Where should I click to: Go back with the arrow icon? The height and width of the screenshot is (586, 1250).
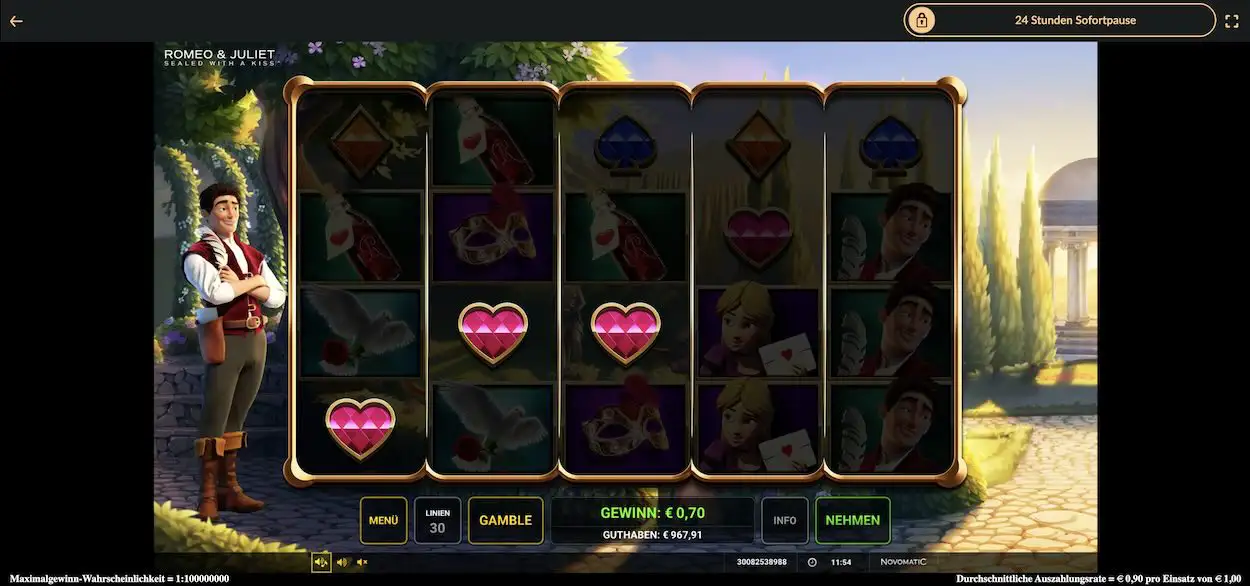16,20
